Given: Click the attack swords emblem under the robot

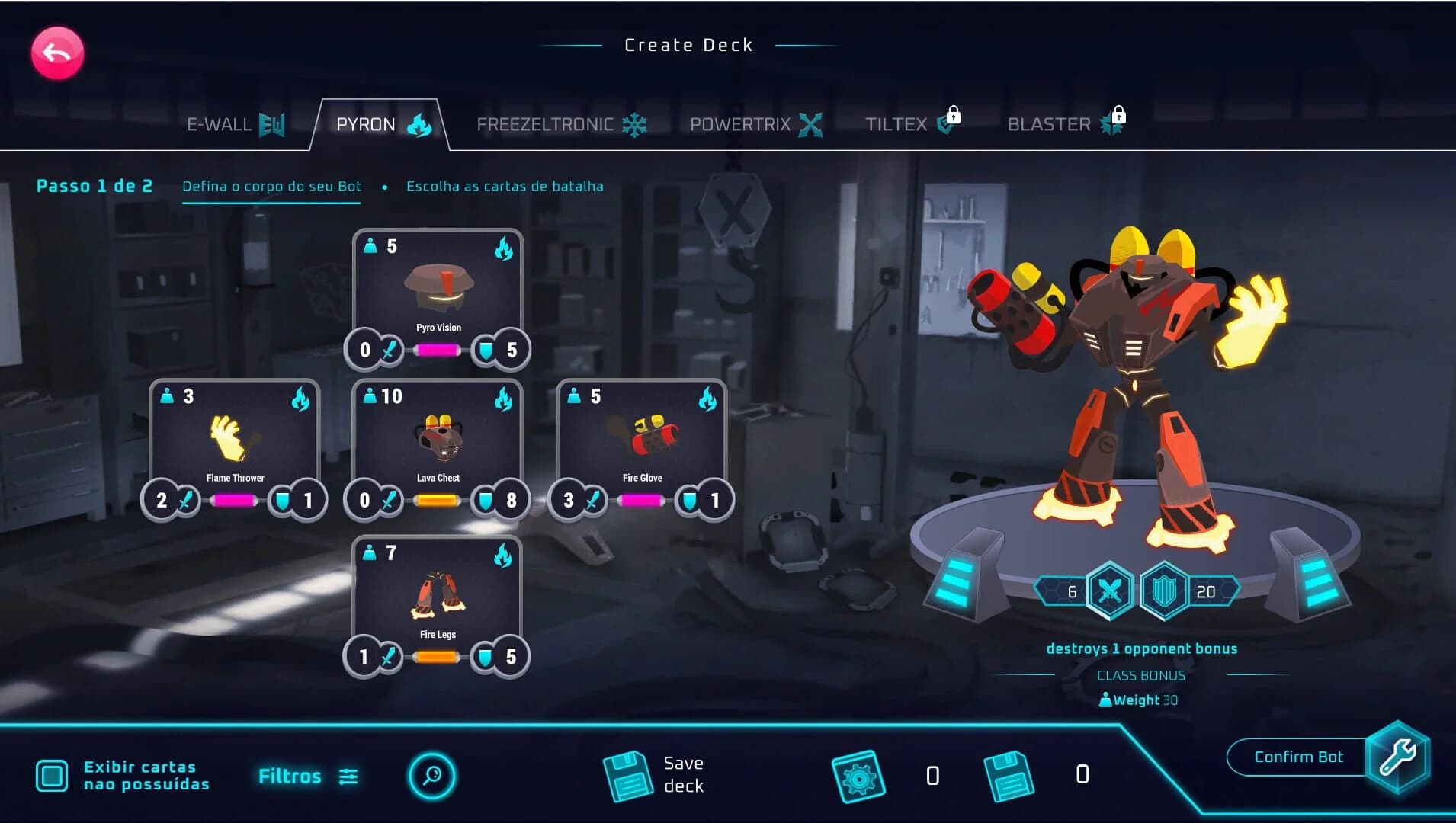Looking at the screenshot, I should (x=1109, y=591).
